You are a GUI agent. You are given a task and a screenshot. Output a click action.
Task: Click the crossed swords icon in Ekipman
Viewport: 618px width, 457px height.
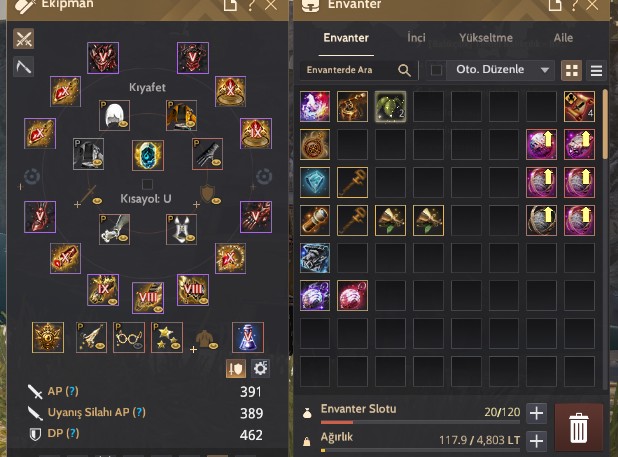(x=24, y=40)
